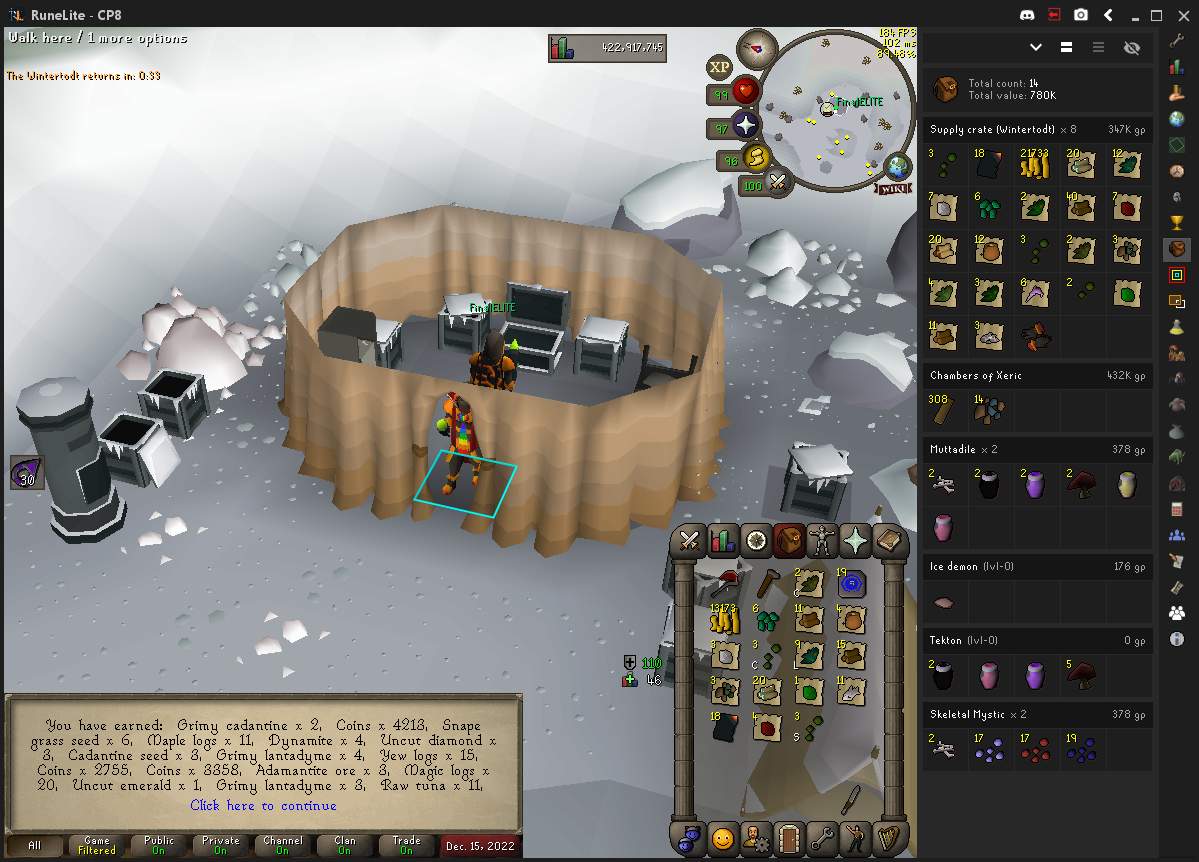1199x862 pixels.
Task: Open the Spellbook tab
Action: 888,541
